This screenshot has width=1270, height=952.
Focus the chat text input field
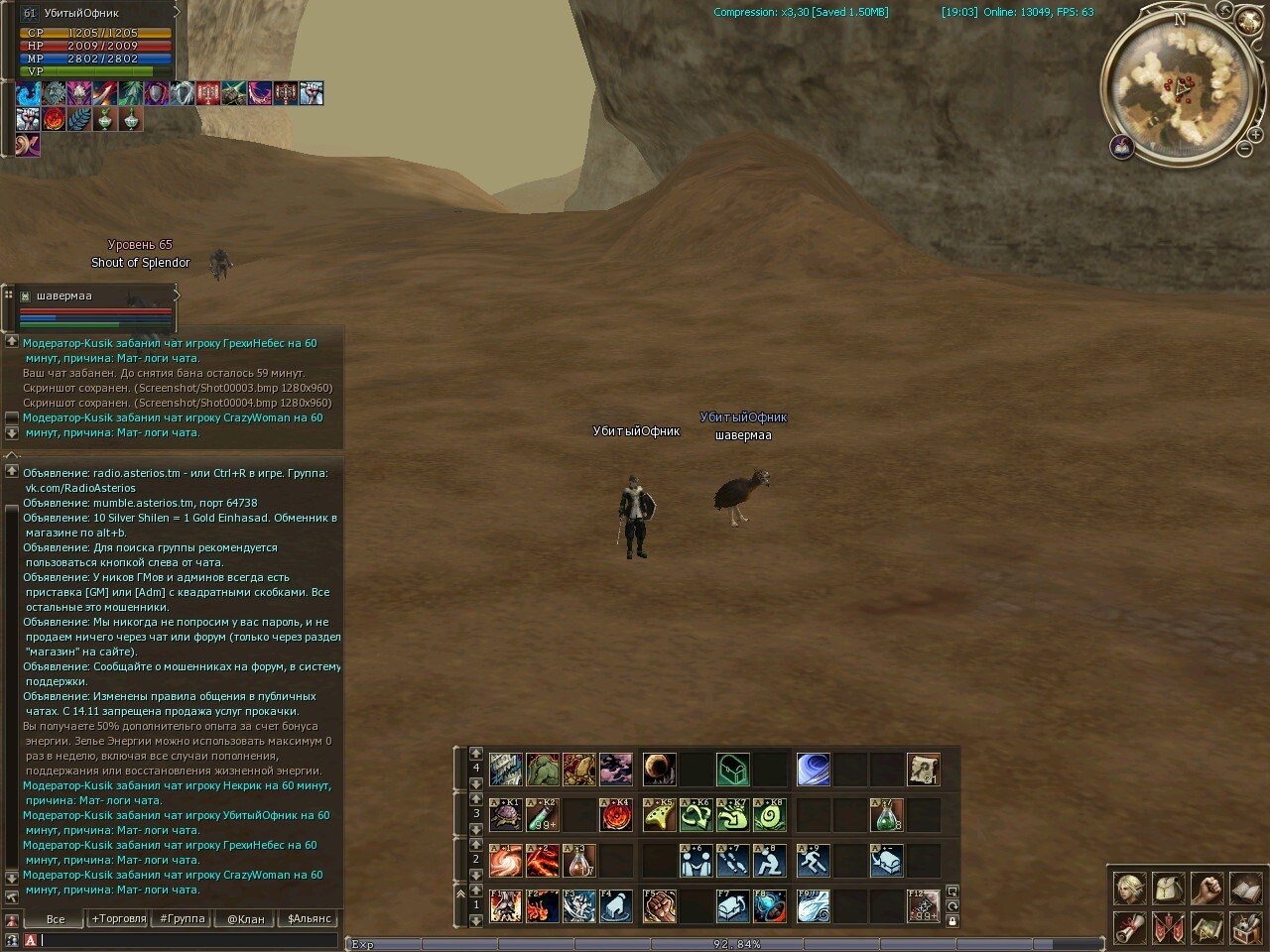tap(189, 940)
